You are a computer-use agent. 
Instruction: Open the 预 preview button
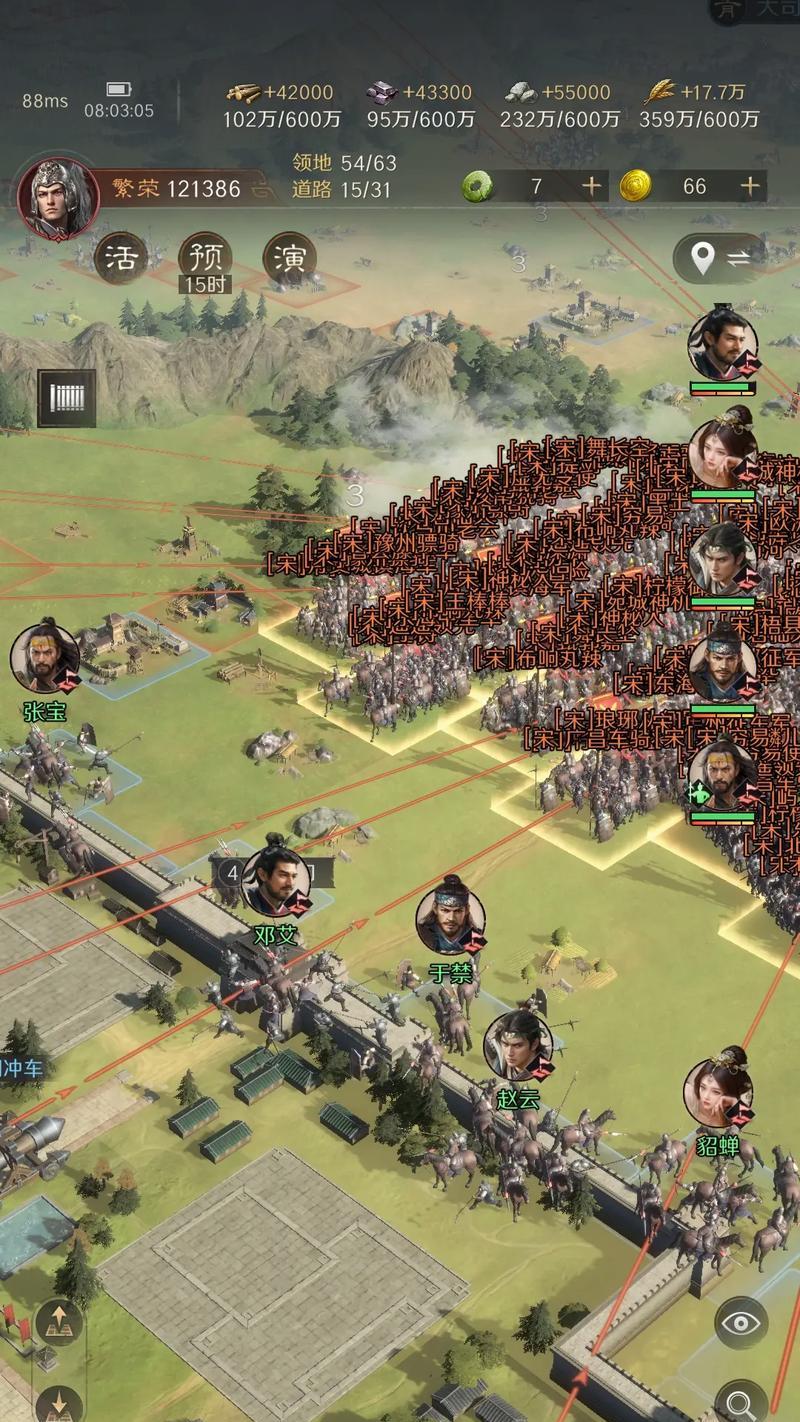205,258
